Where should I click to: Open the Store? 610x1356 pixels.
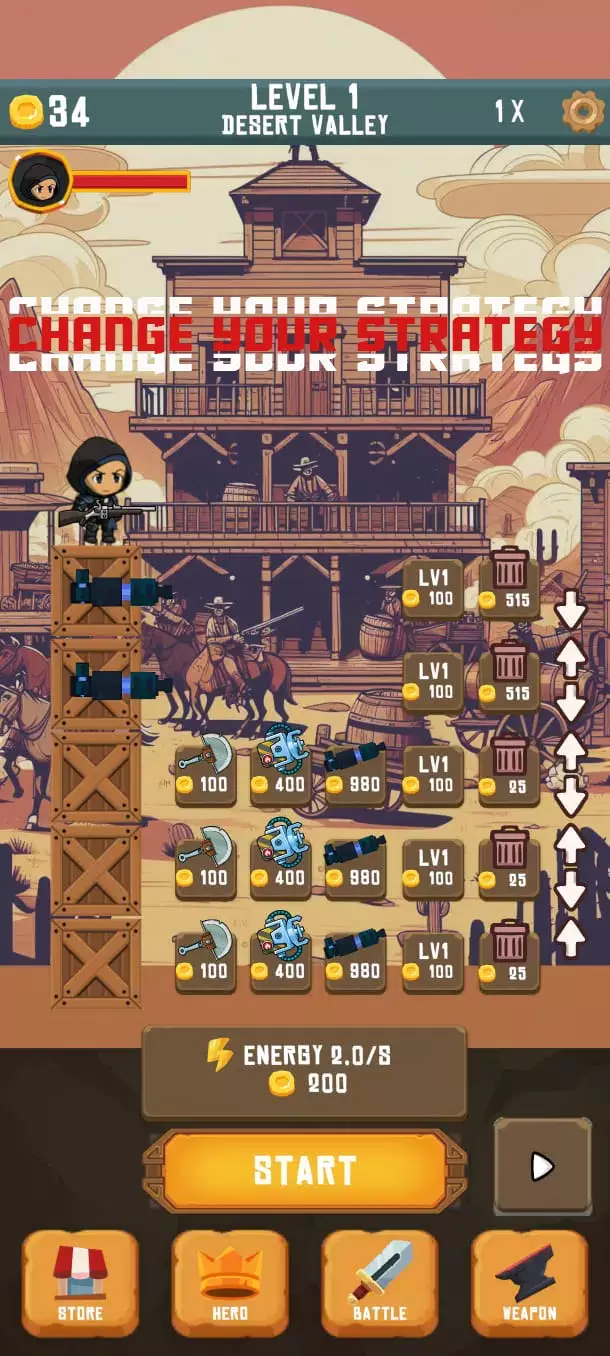click(x=80, y=1282)
